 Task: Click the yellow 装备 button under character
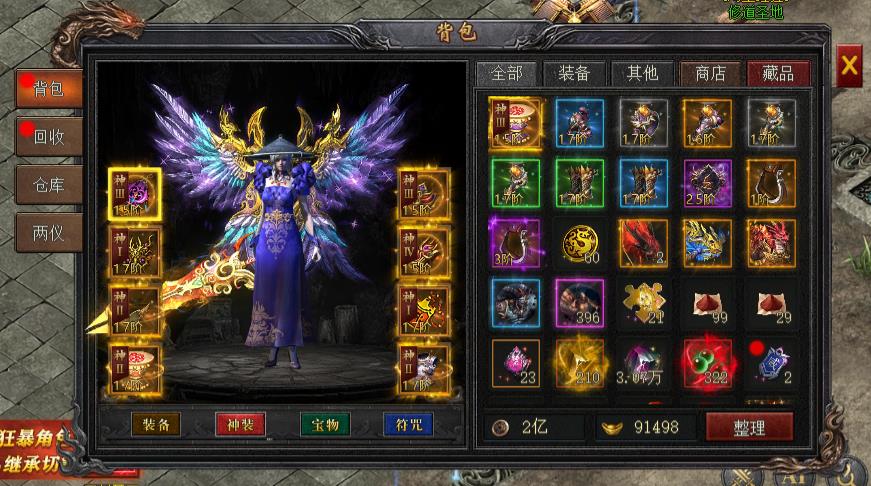[x=156, y=424]
